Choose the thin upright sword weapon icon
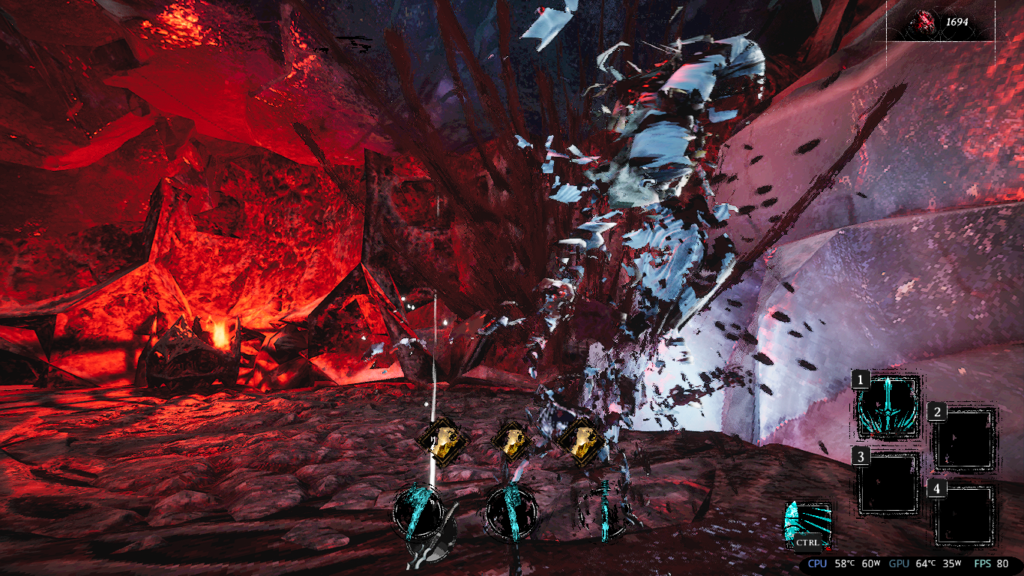Viewport: 1024px width, 576px height. [x=604, y=511]
